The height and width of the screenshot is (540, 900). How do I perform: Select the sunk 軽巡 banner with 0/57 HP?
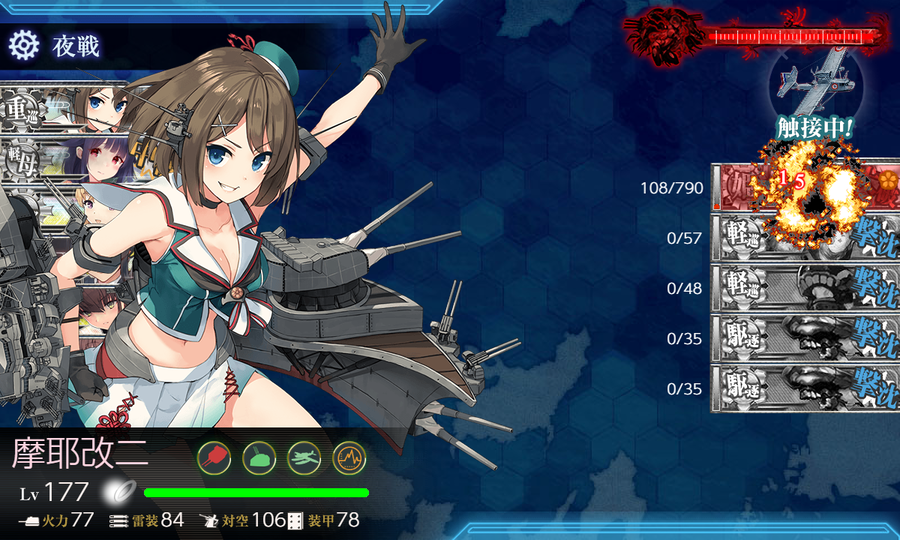[805, 239]
